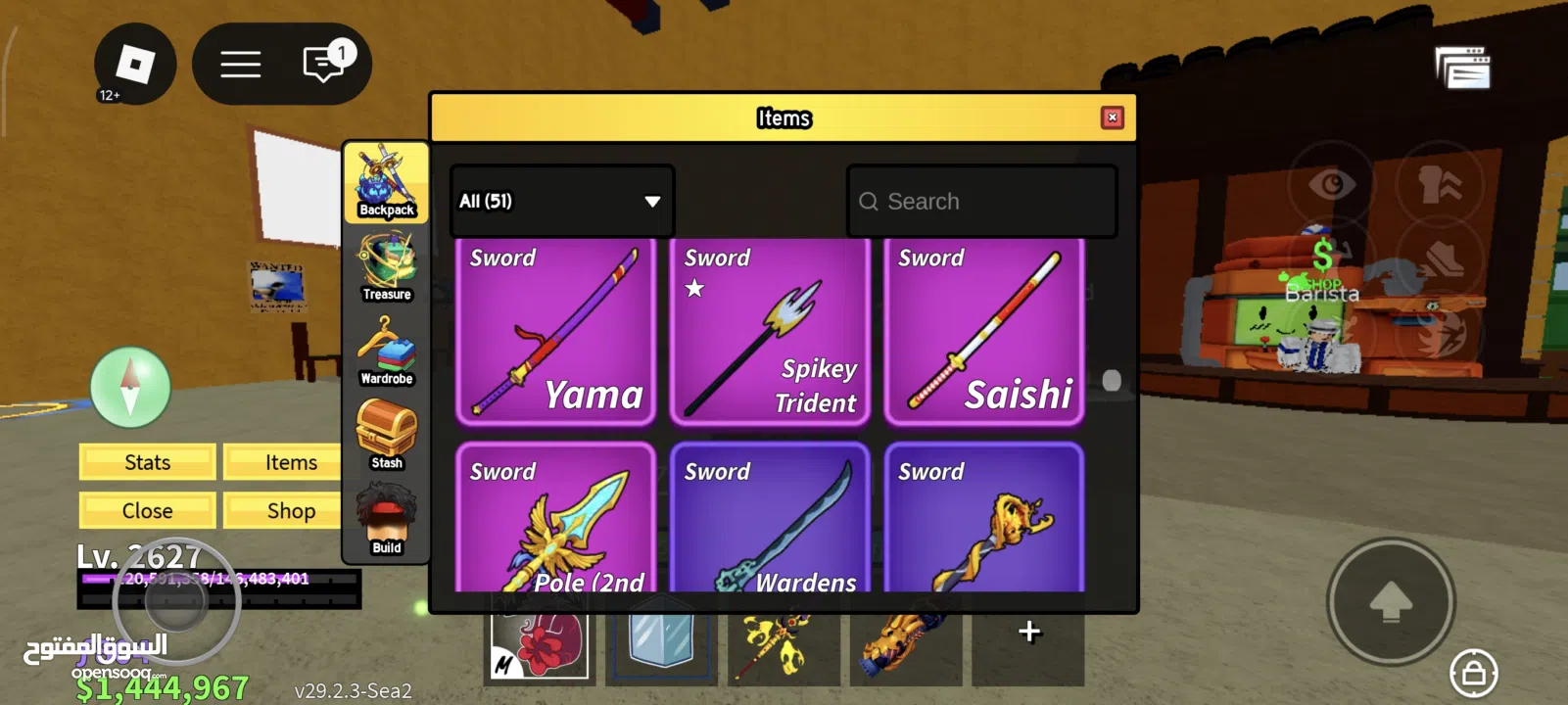Tap the jump arrow button

1390,602
